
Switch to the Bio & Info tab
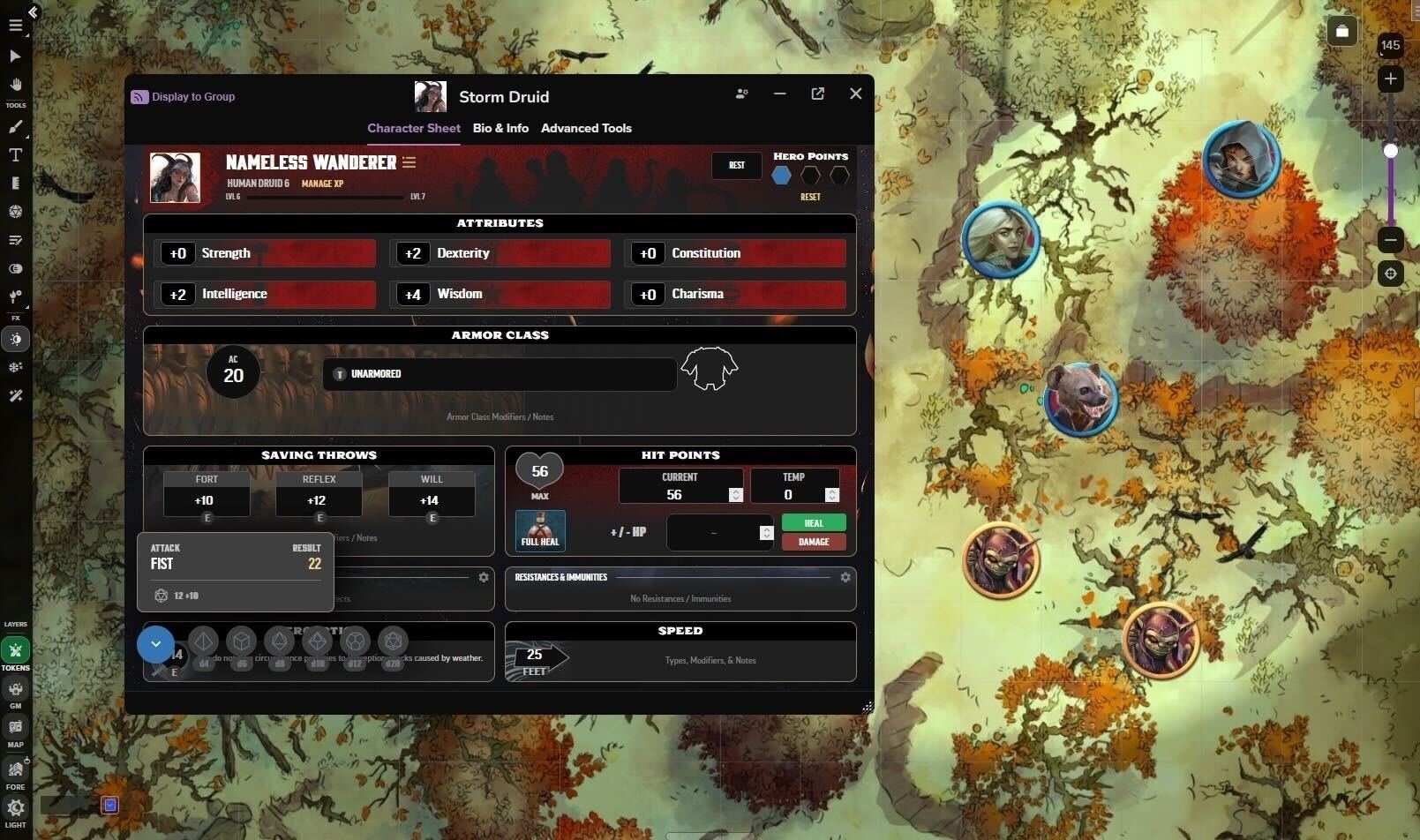click(x=500, y=128)
